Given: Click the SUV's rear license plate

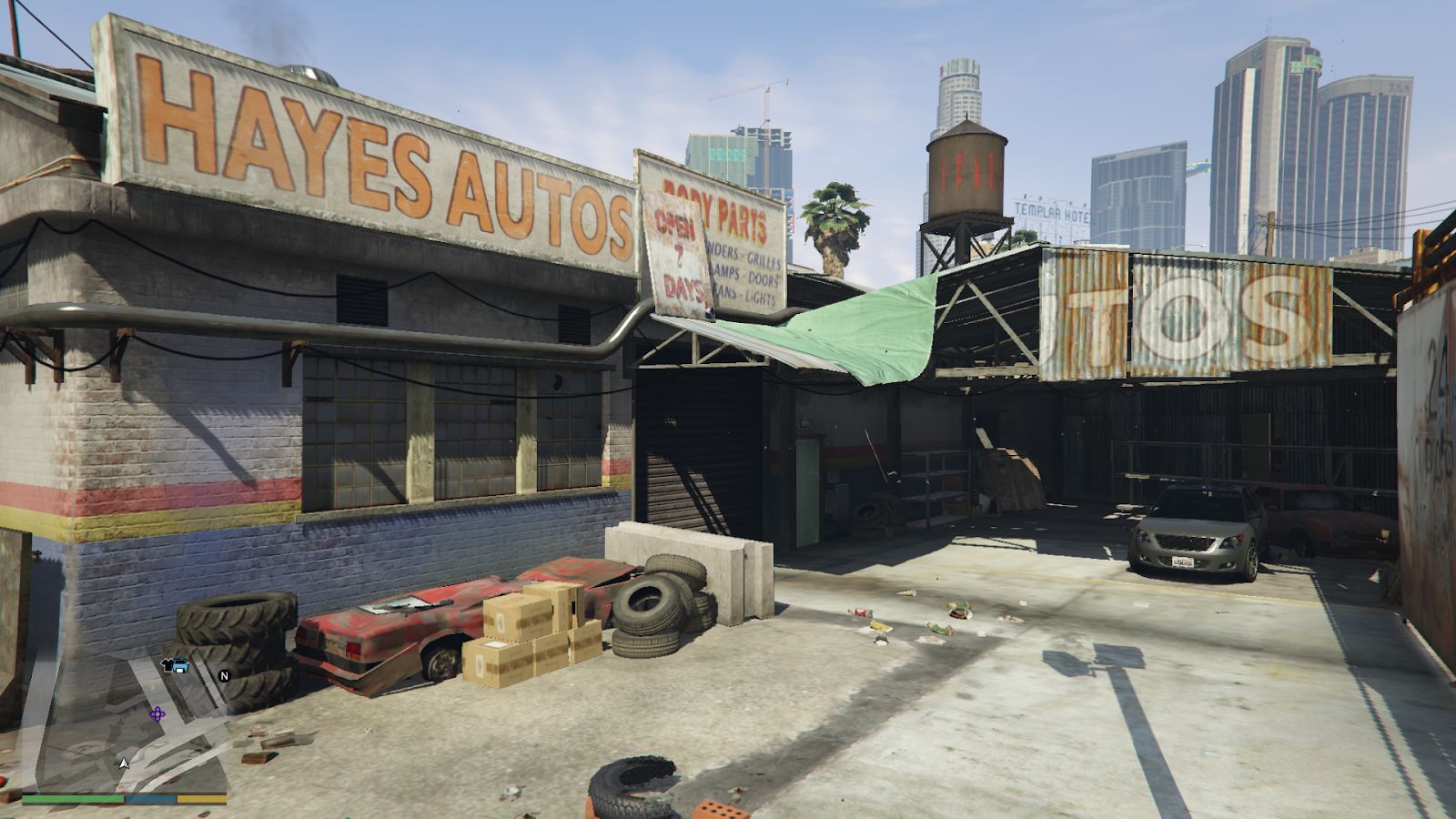Looking at the screenshot, I should tap(1185, 562).
